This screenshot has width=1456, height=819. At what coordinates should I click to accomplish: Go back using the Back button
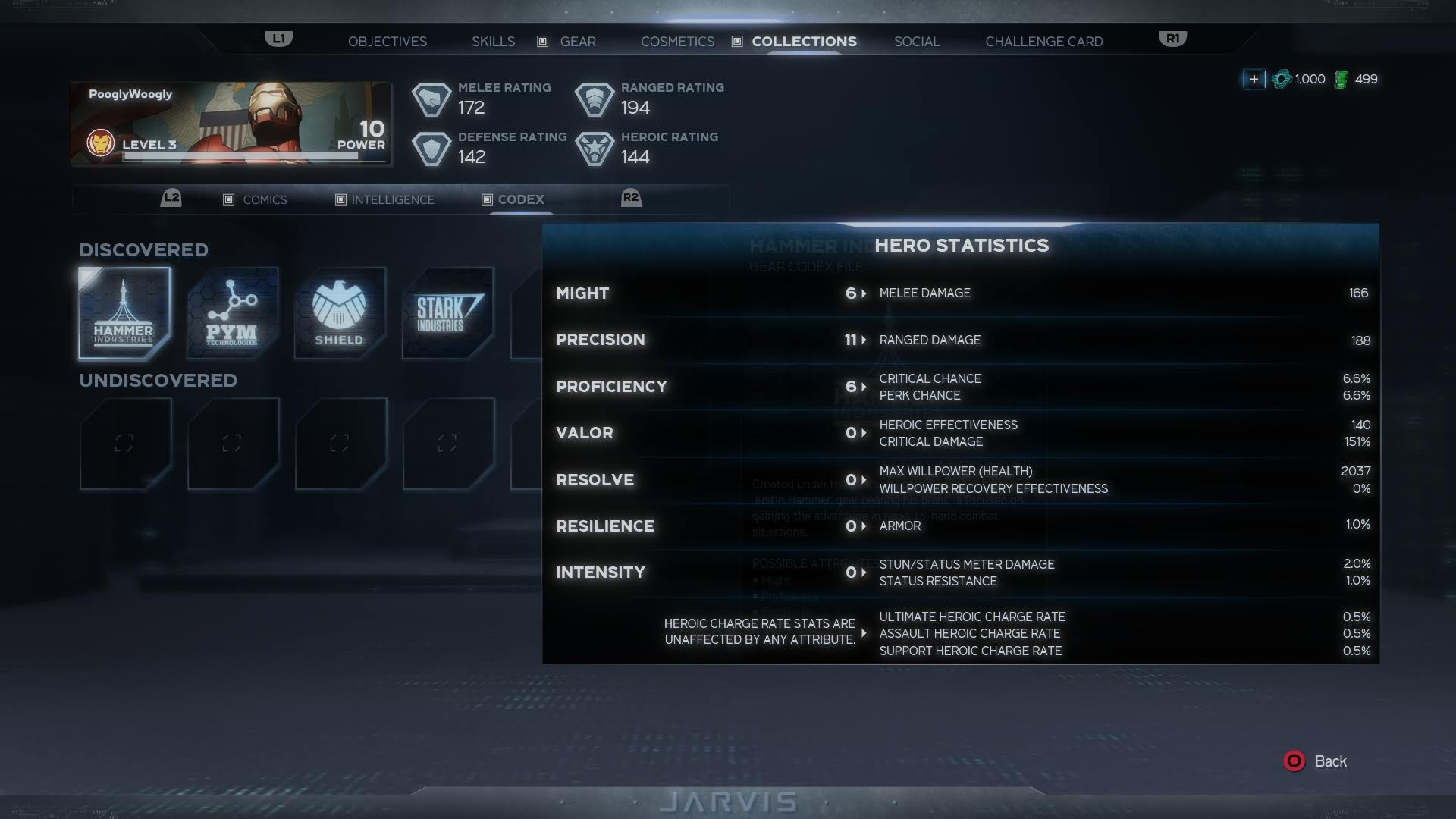(1316, 761)
